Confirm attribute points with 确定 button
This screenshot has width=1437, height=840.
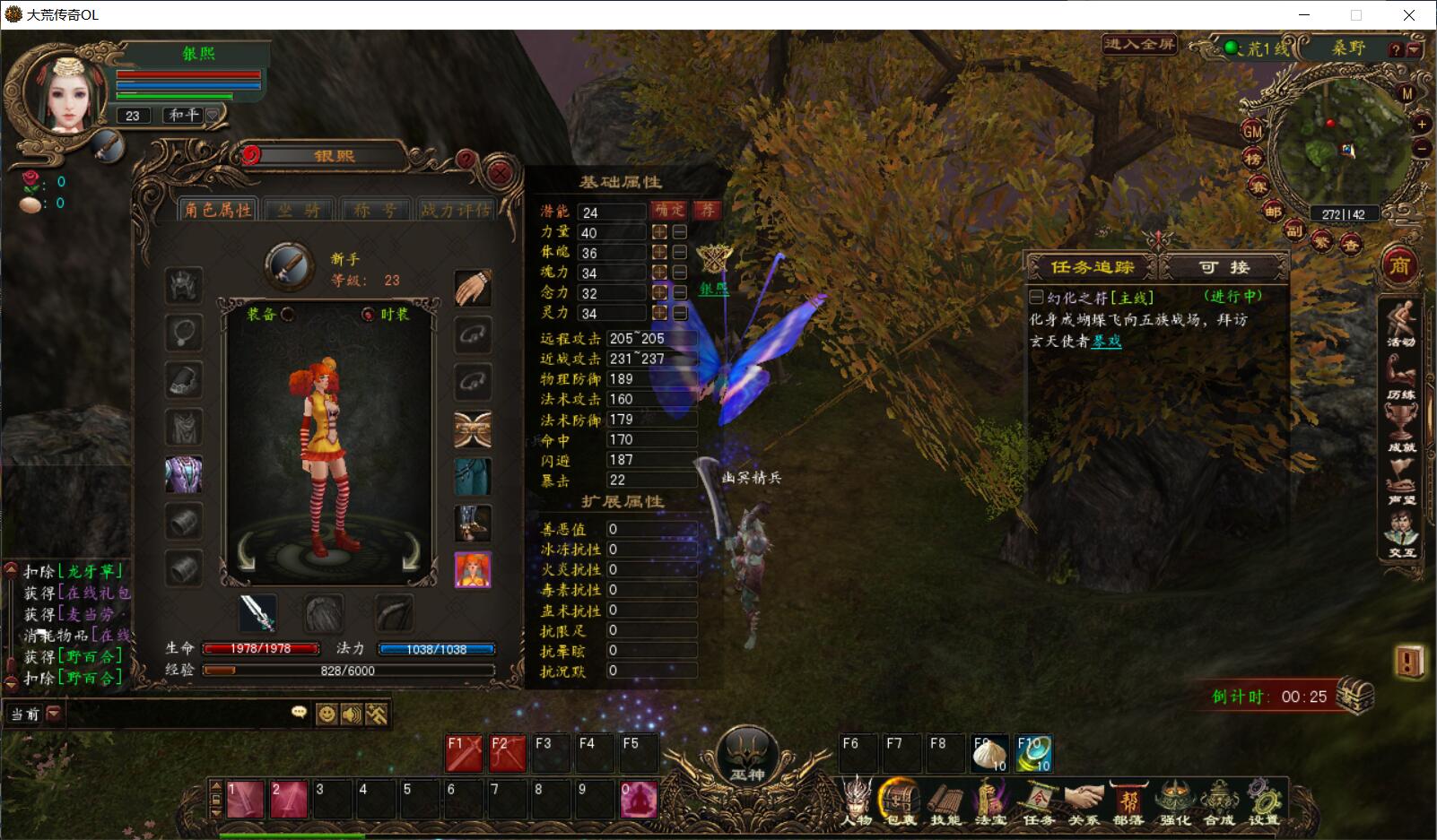click(669, 211)
